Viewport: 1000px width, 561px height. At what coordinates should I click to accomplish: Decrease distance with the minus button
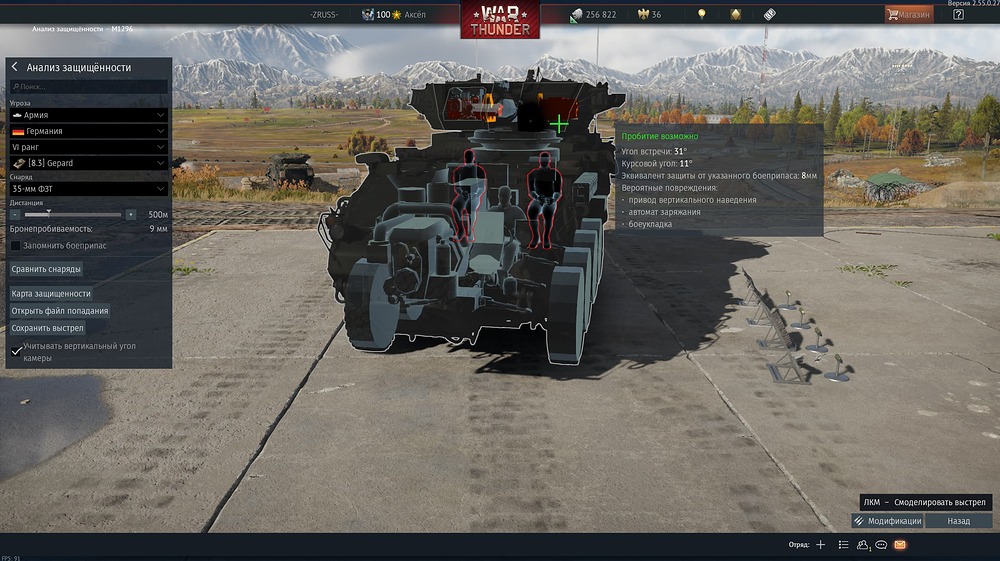point(15,214)
